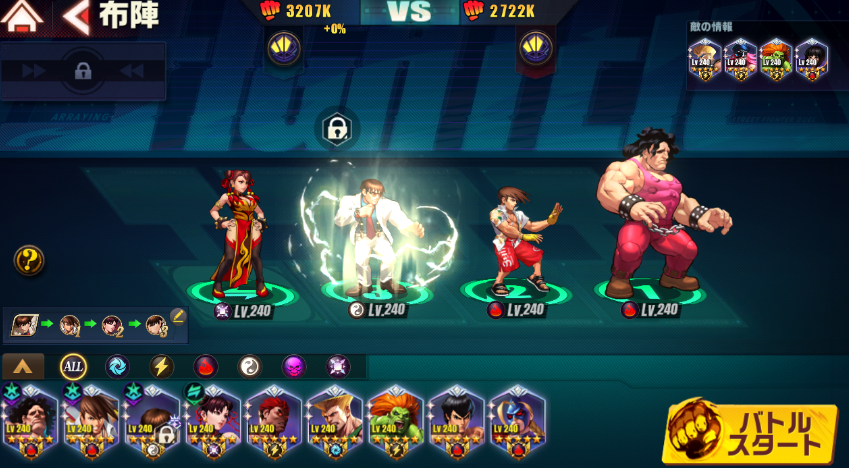Open the locked formation slot above the team

tap(336, 128)
